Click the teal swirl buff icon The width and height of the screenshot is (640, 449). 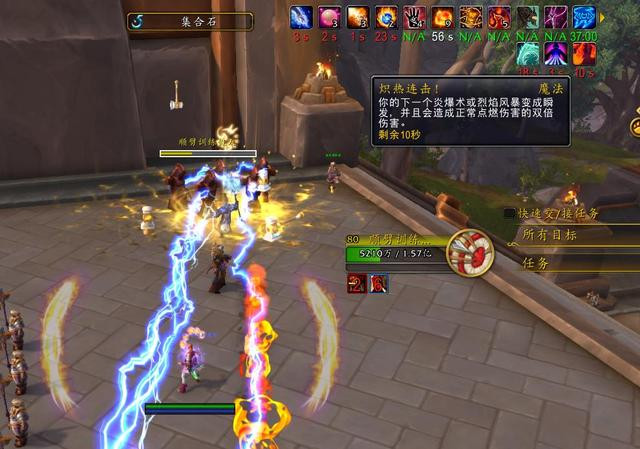pyautogui.click(x=528, y=54)
